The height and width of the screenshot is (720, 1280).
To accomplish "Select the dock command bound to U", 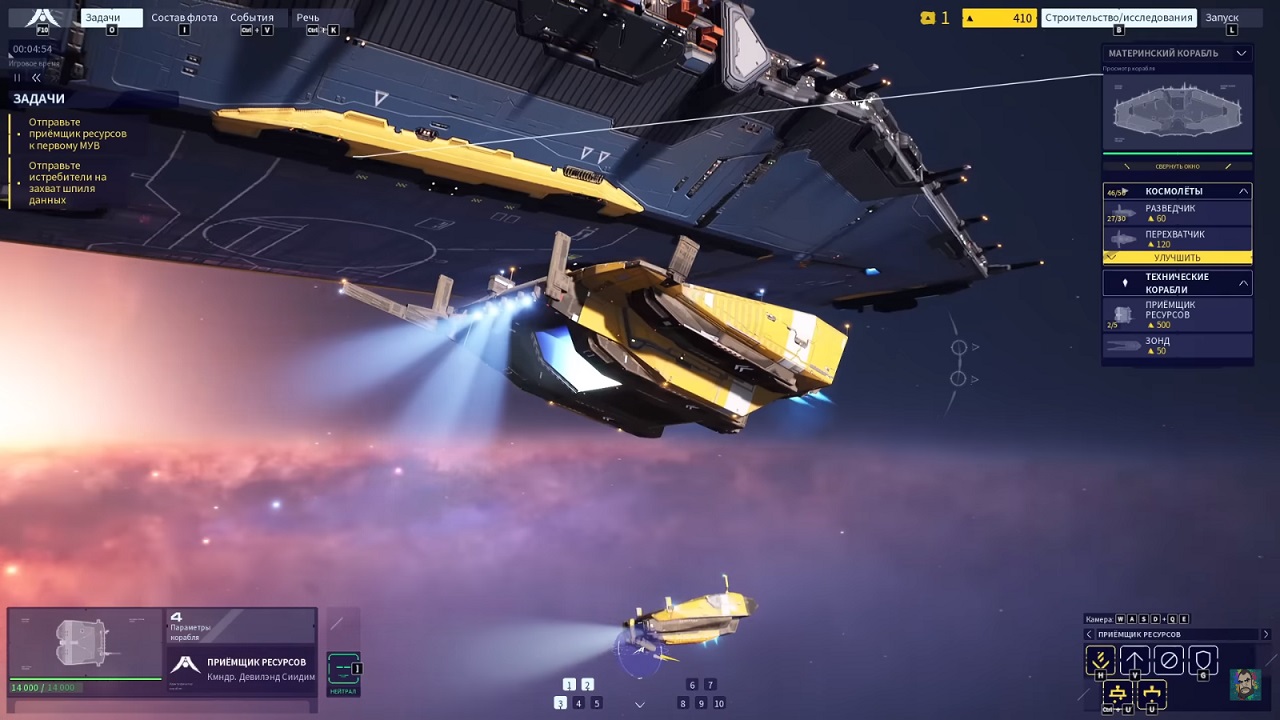I will (x=1152, y=693).
